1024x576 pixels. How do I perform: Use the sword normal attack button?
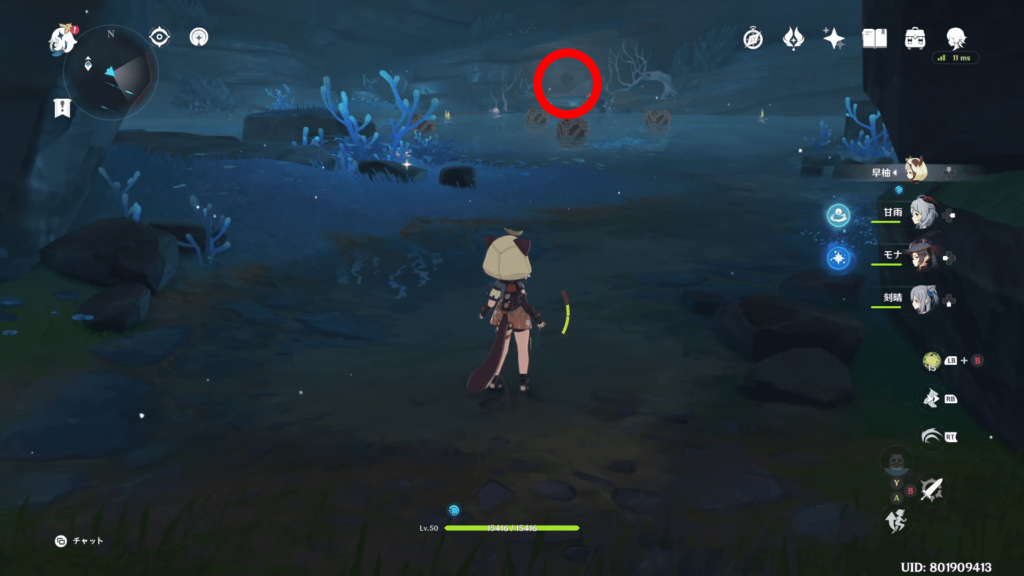[x=932, y=489]
